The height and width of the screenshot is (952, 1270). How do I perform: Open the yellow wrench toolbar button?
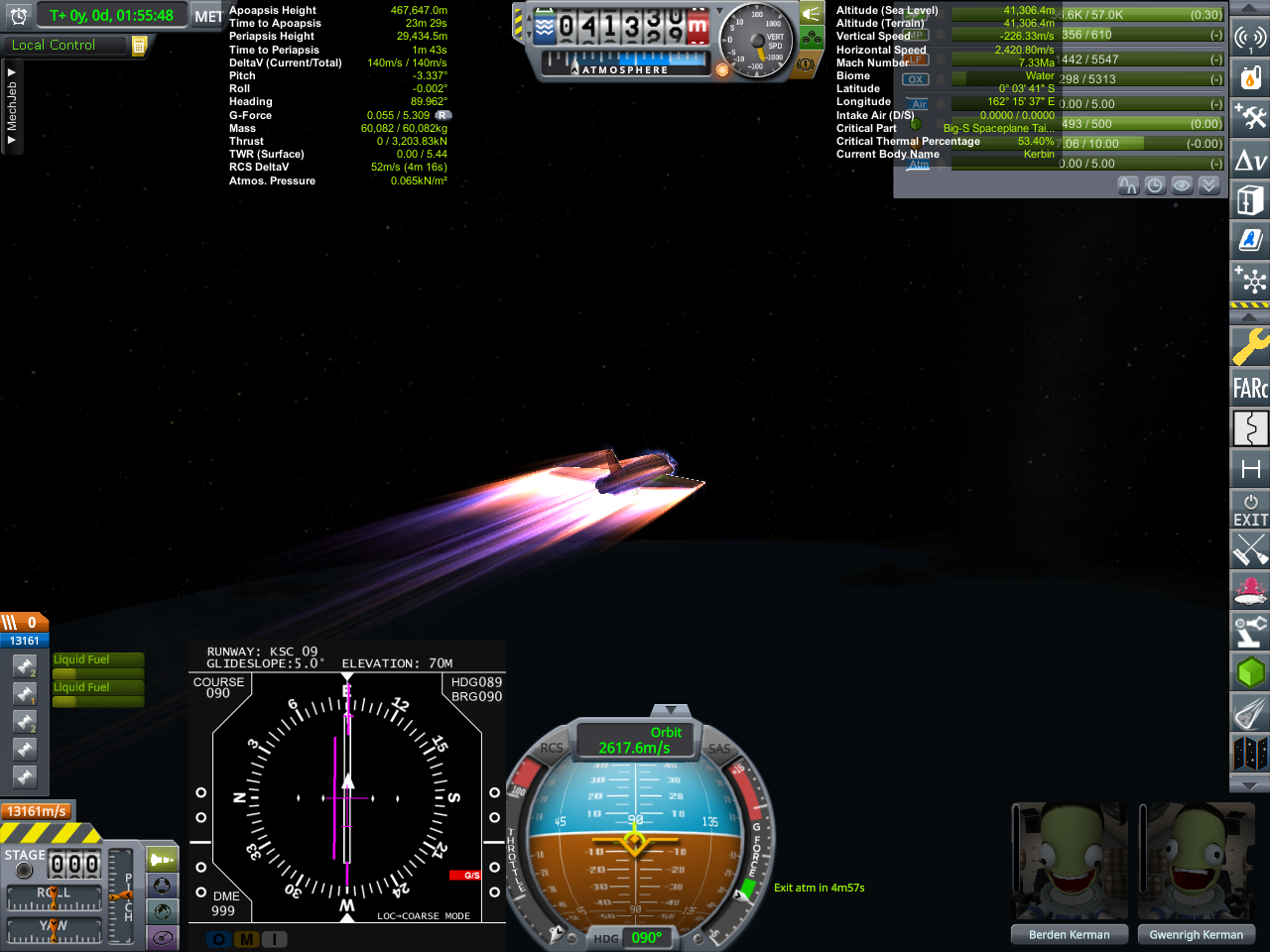pyautogui.click(x=1250, y=347)
